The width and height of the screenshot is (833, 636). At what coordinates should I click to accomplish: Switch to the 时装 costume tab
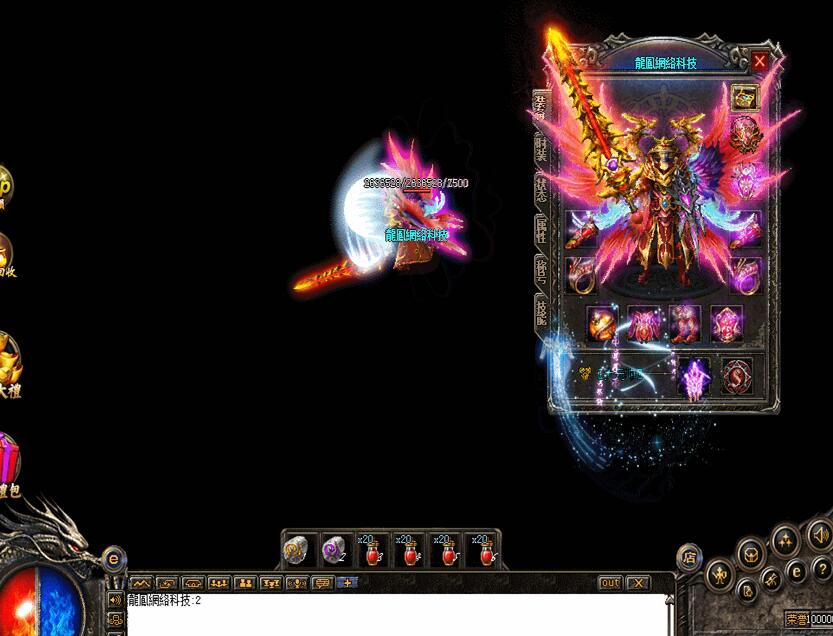pos(541,148)
